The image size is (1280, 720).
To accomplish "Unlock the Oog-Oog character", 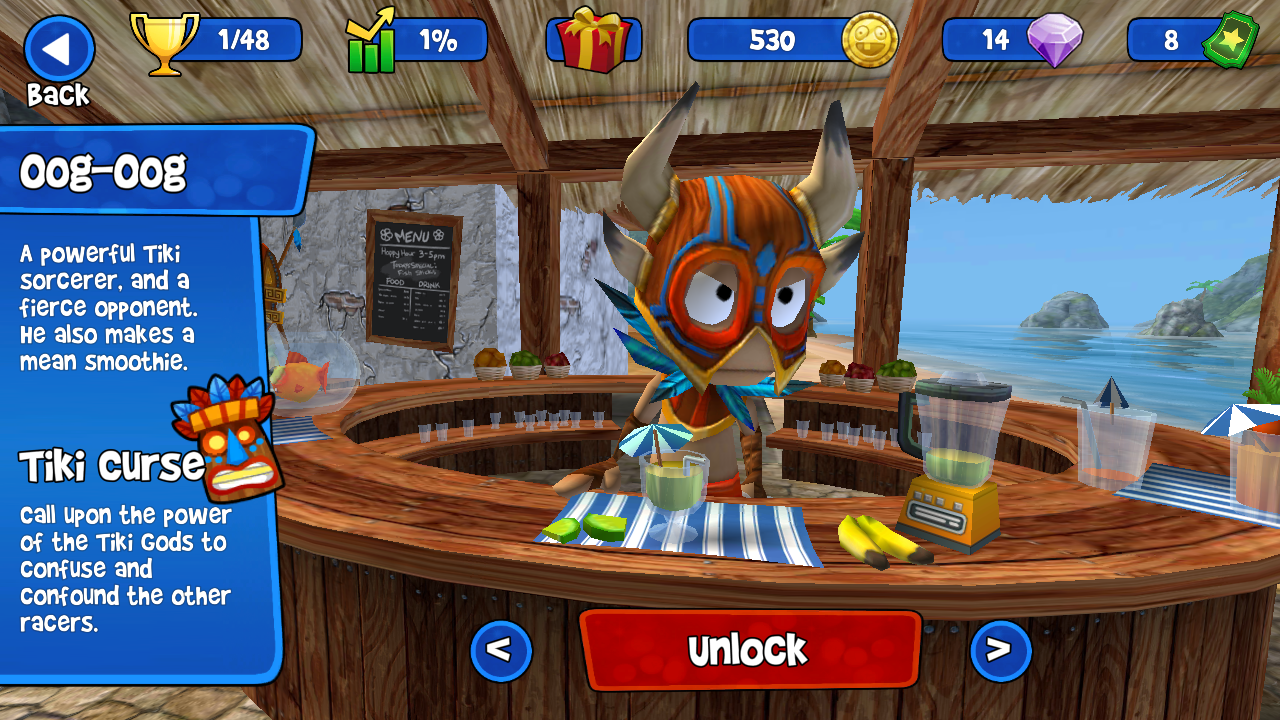I will click(x=749, y=650).
